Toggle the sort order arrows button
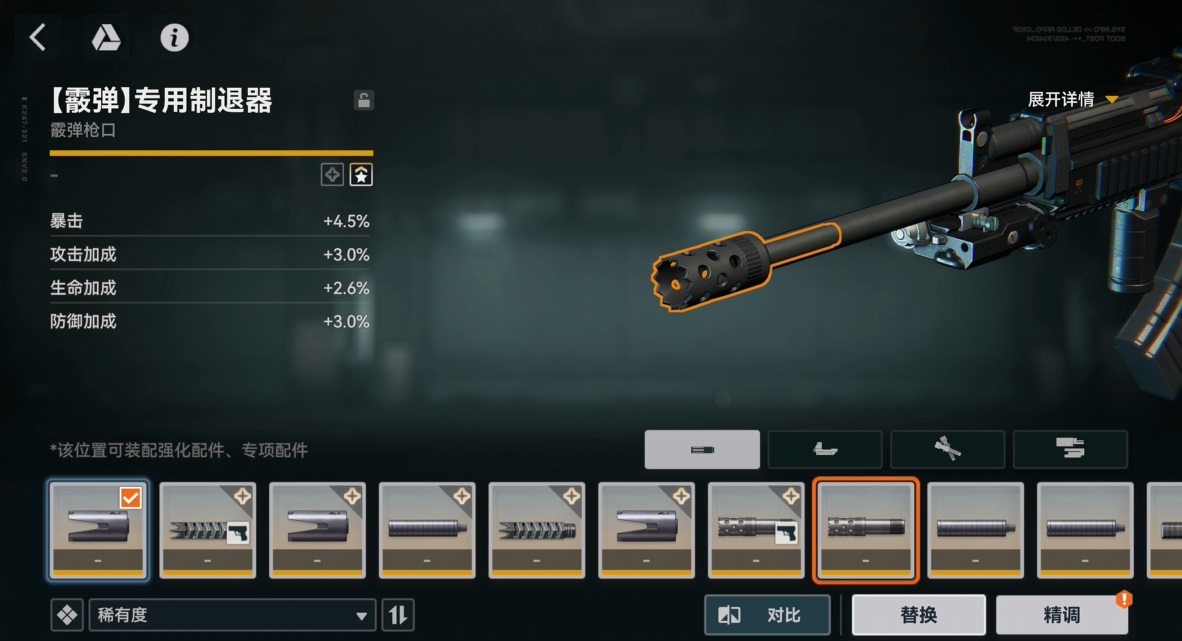Image resolution: width=1182 pixels, height=641 pixels. pos(398,615)
